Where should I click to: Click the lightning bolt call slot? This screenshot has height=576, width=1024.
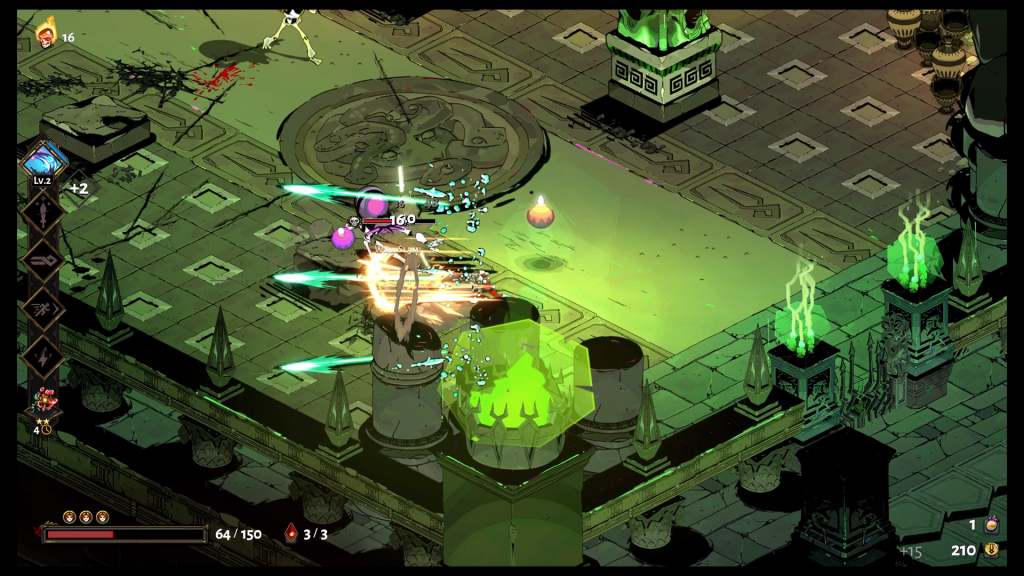coord(44,355)
